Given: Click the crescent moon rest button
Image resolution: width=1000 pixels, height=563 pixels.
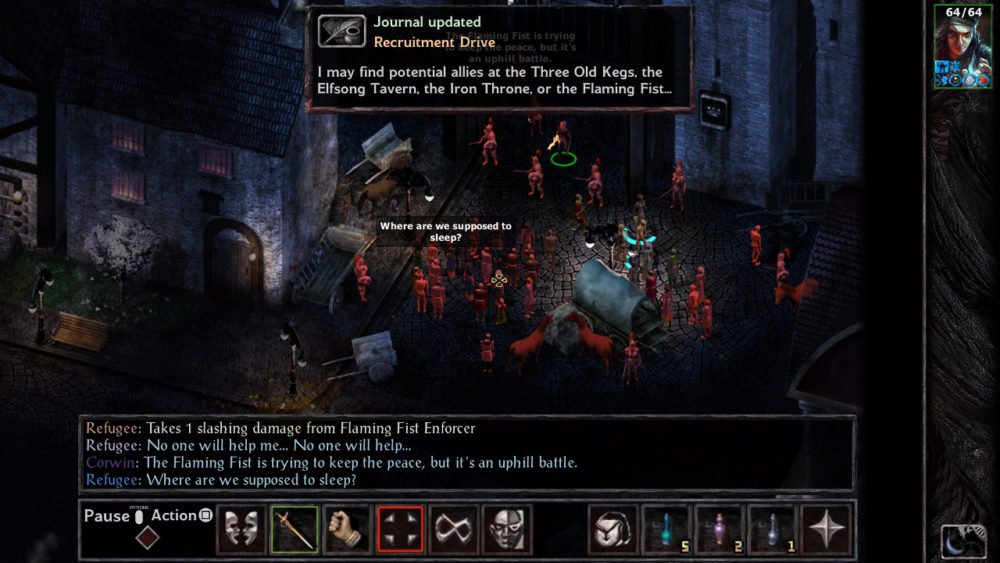Looking at the screenshot, I should tap(963, 541).
